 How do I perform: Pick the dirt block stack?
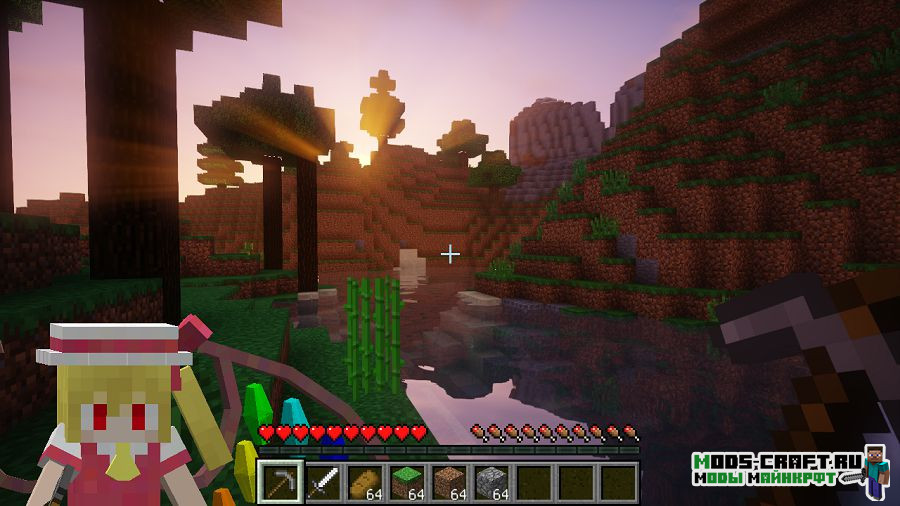[448, 482]
